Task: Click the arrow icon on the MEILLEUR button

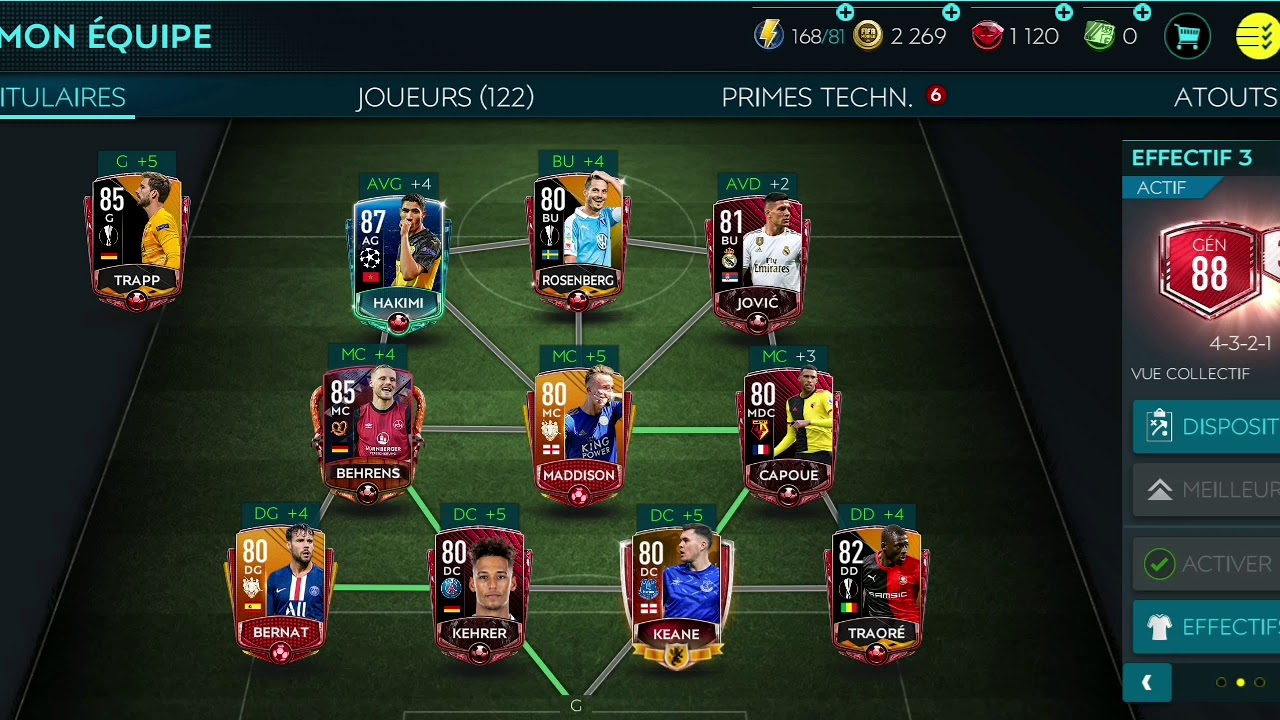Action: (x=1160, y=490)
